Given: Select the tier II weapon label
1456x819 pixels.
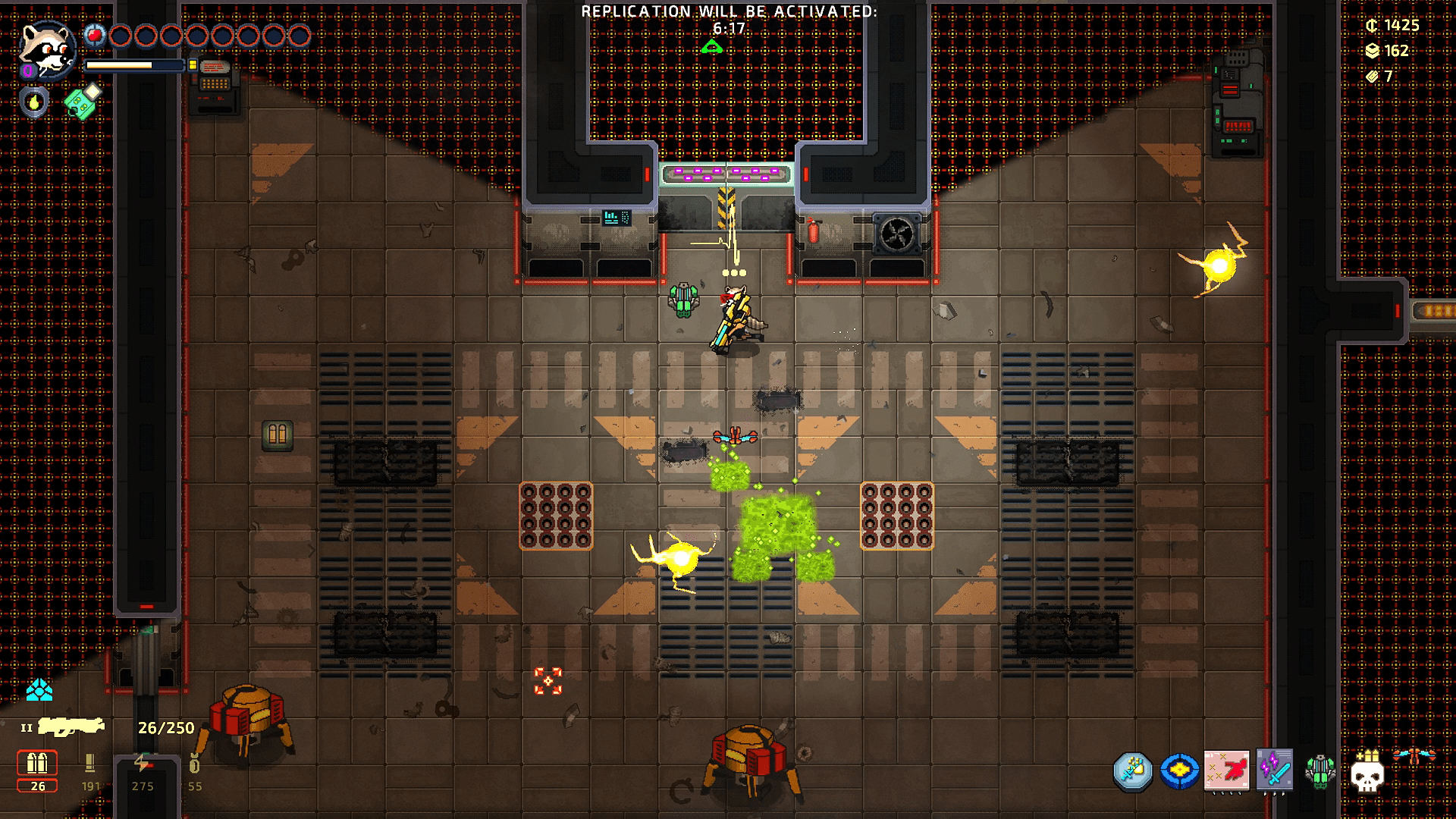Looking at the screenshot, I should tap(27, 727).
